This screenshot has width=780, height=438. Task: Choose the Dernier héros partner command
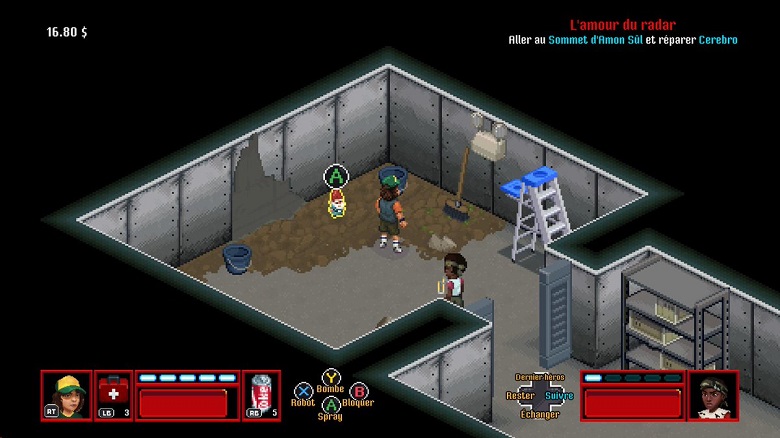[x=540, y=377]
